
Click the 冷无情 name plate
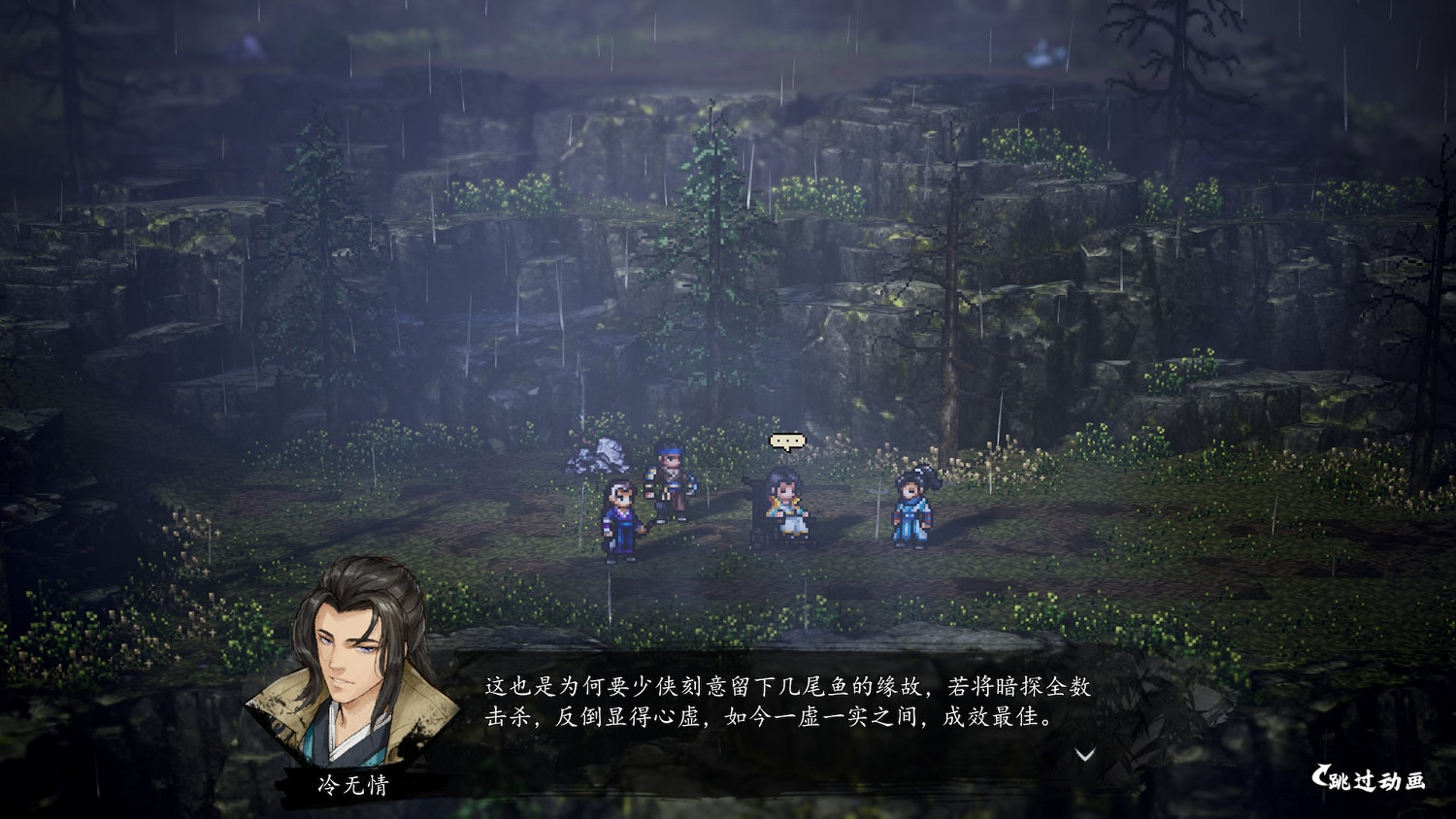click(x=355, y=784)
